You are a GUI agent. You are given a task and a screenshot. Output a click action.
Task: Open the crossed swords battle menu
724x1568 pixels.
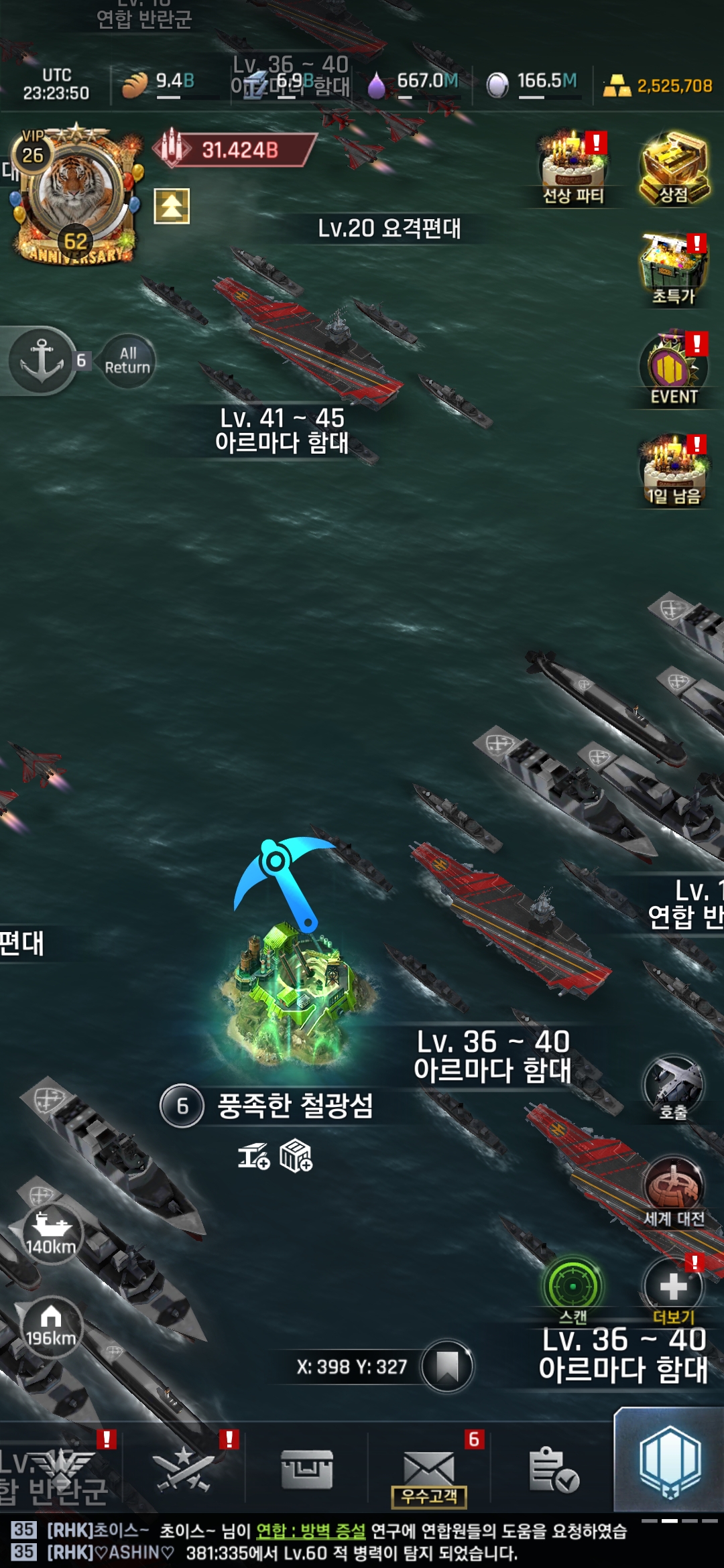(x=184, y=1469)
